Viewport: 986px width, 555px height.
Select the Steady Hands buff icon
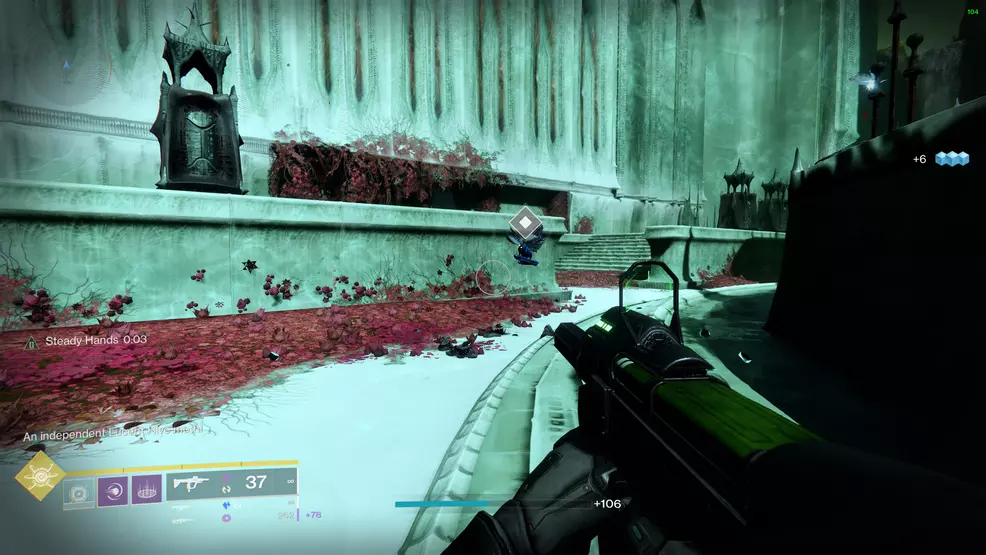[32, 341]
